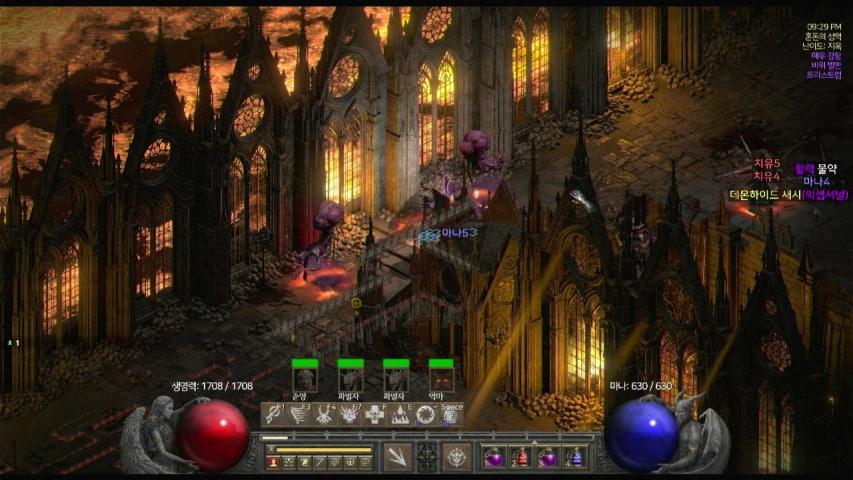Drink the red healing potion in the belt

[520, 458]
